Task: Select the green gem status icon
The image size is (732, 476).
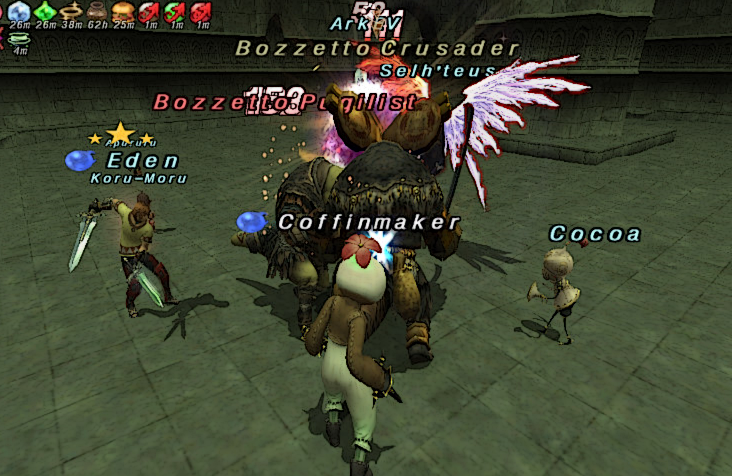Action: click(x=45, y=11)
